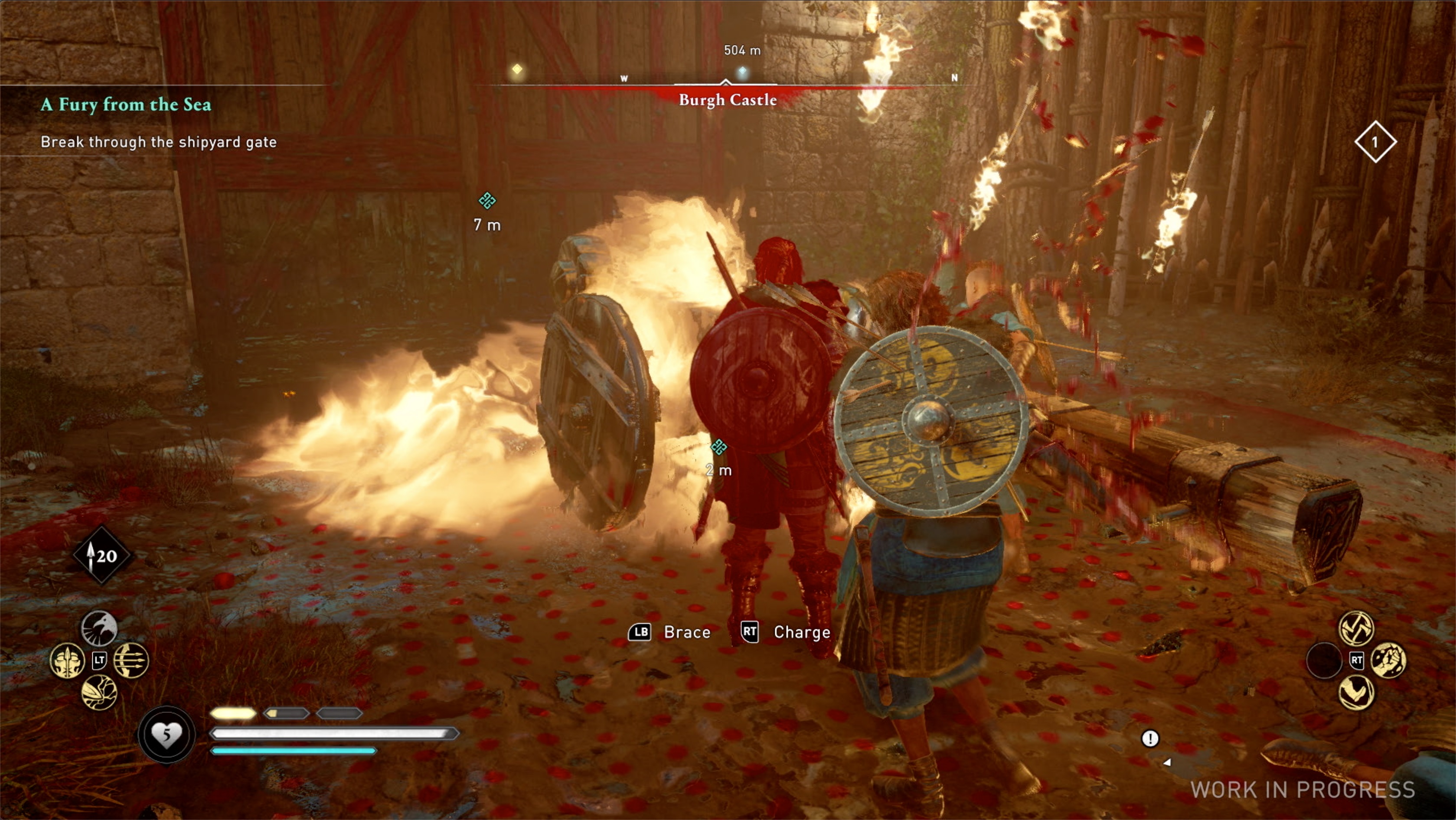Select the empty dark melee ability slot
The height and width of the screenshot is (820, 1456).
[1324, 660]
